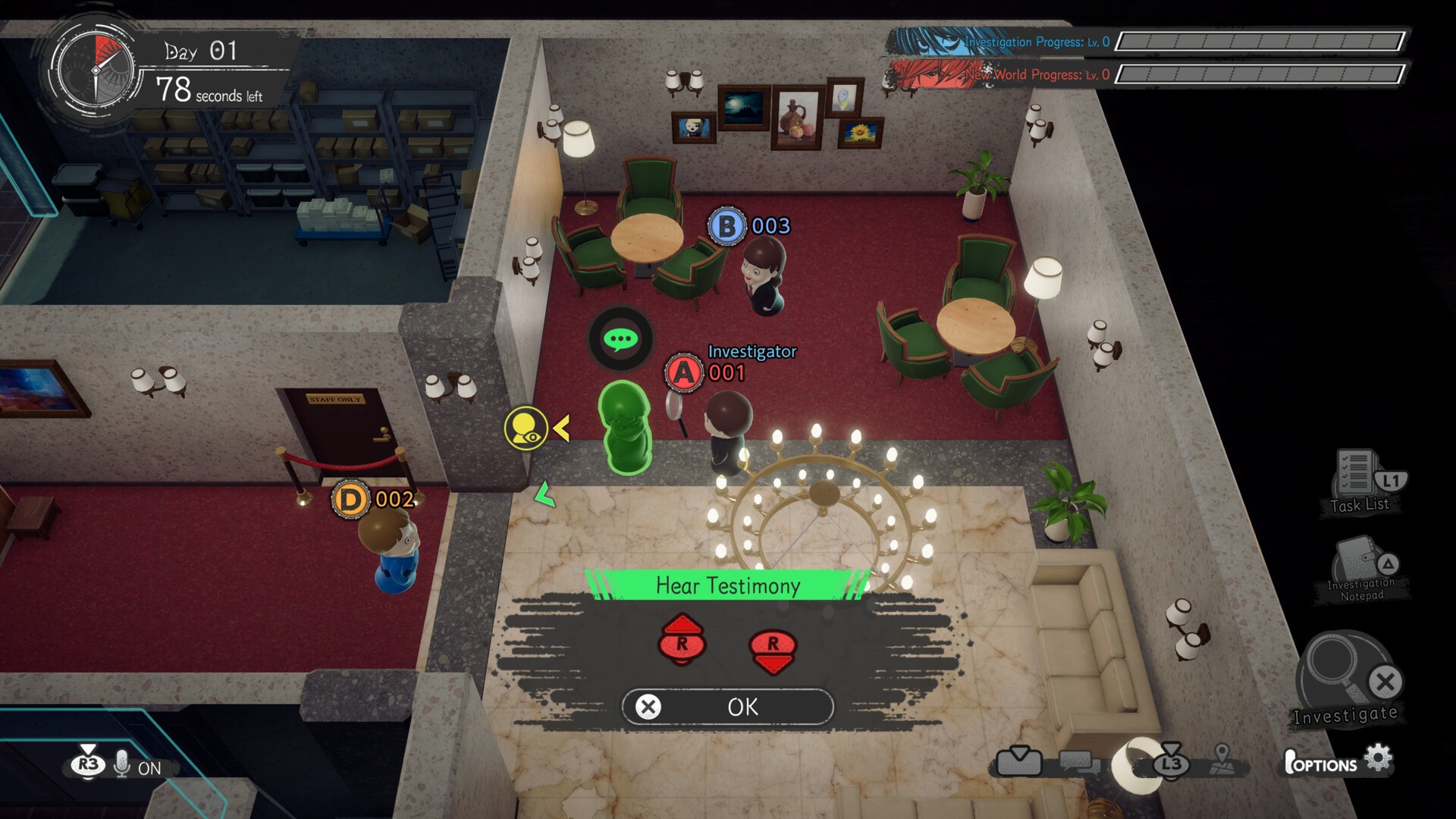Click the yellow arrow pointing at the witness
This screenshot has height=819, width=1456.
[x=560, y=428]
